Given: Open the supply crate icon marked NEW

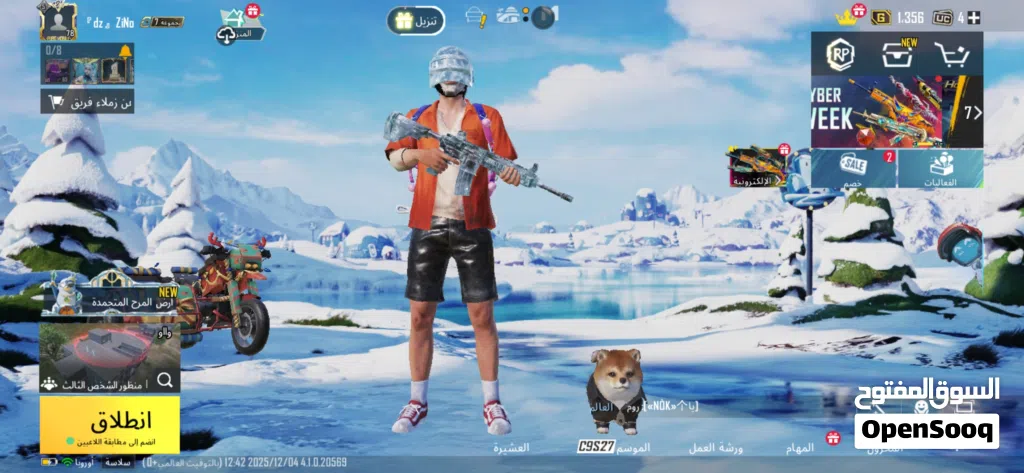Looking at the screenshot, I should click(x=896, y=54).
